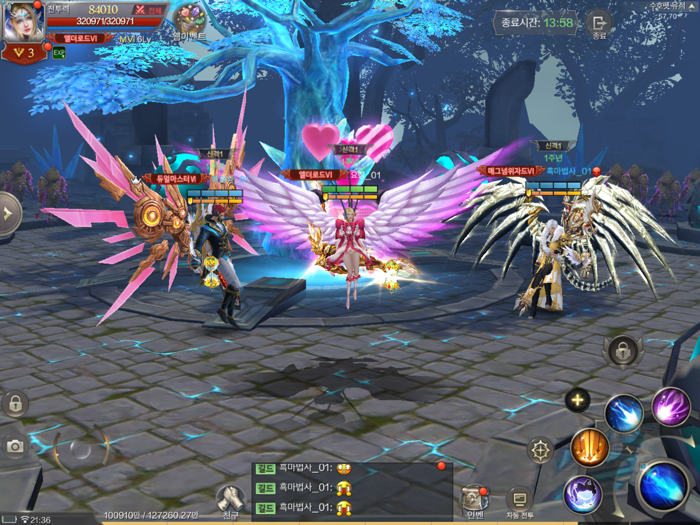
Task: Open the friends (친구) handshake icon
Action: pyautogui.click(x=230, y=498)
